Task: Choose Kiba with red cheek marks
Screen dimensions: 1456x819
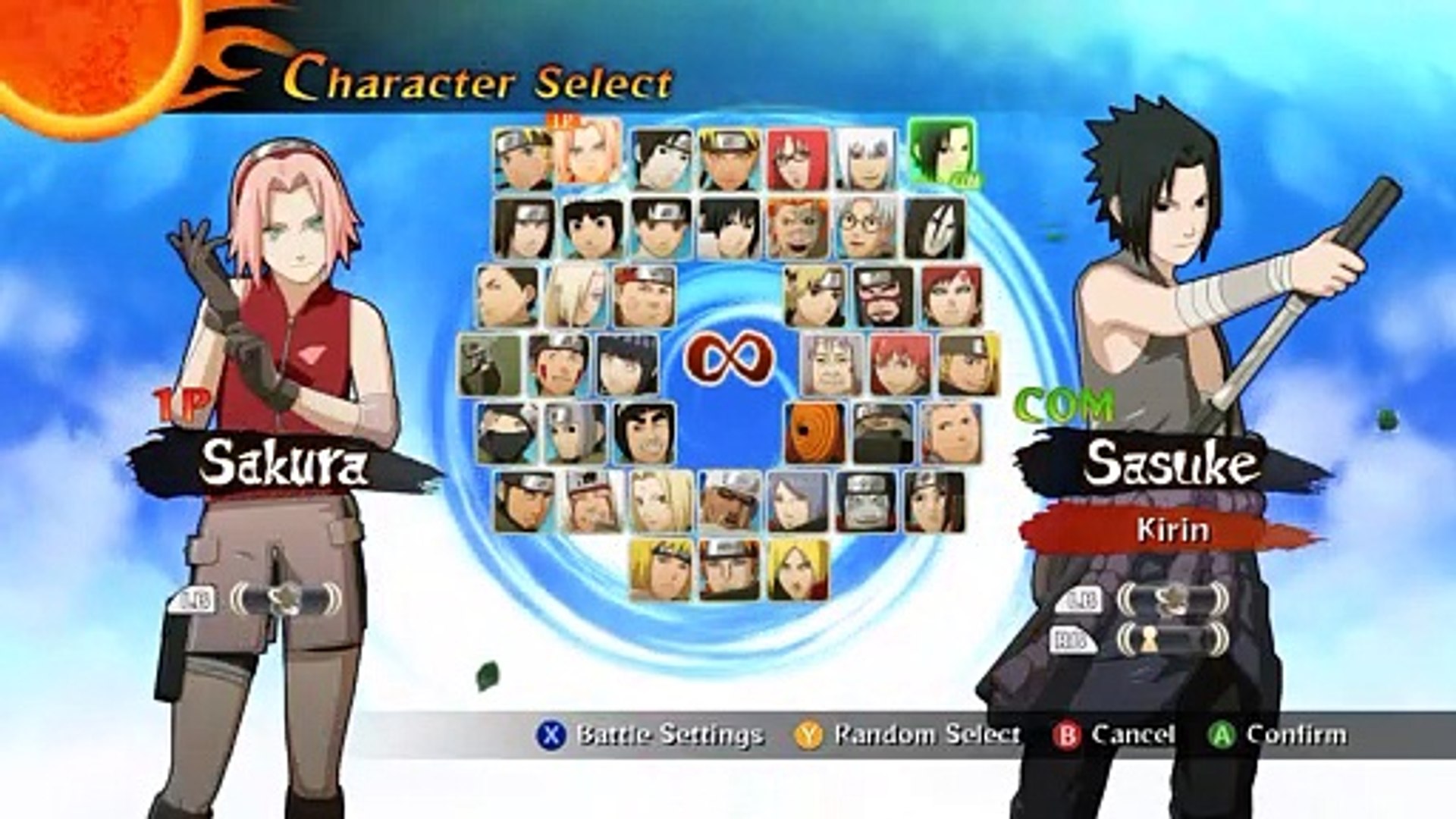Action: [x=559, y=365]
